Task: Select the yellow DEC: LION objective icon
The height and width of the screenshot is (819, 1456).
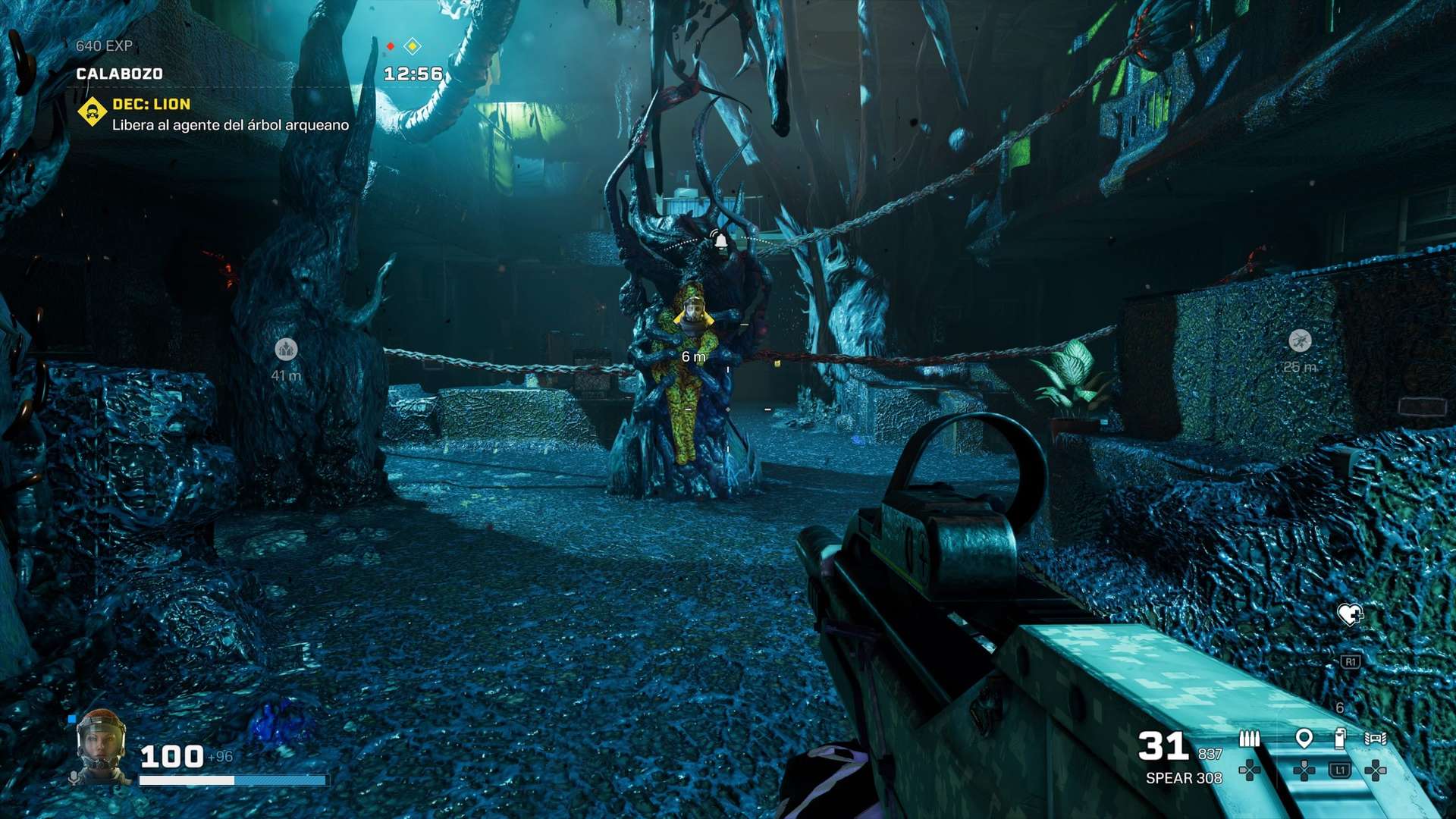Action: point(93,113)
